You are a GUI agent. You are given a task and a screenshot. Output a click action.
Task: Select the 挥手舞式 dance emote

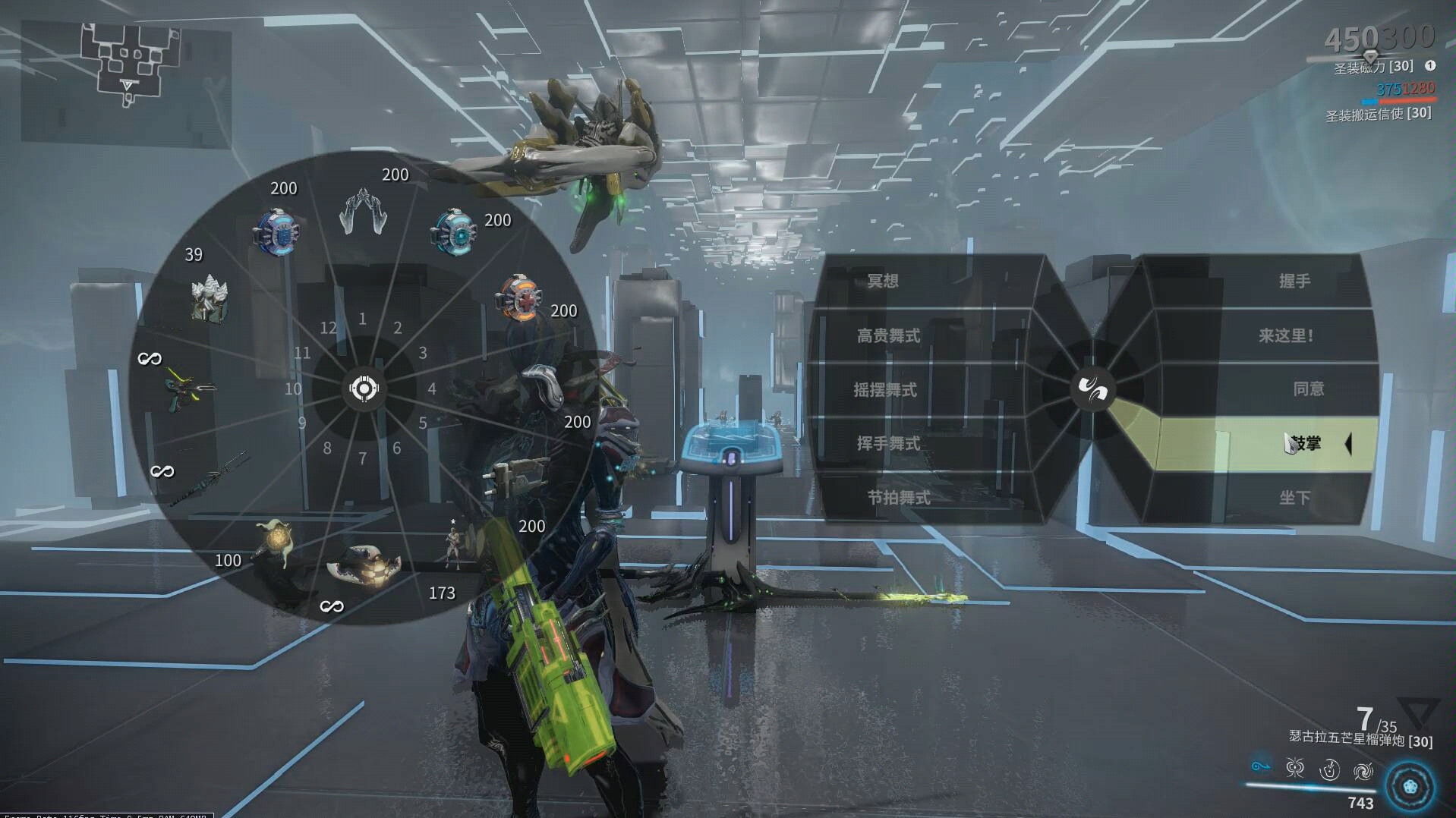[x=888, y=444]
